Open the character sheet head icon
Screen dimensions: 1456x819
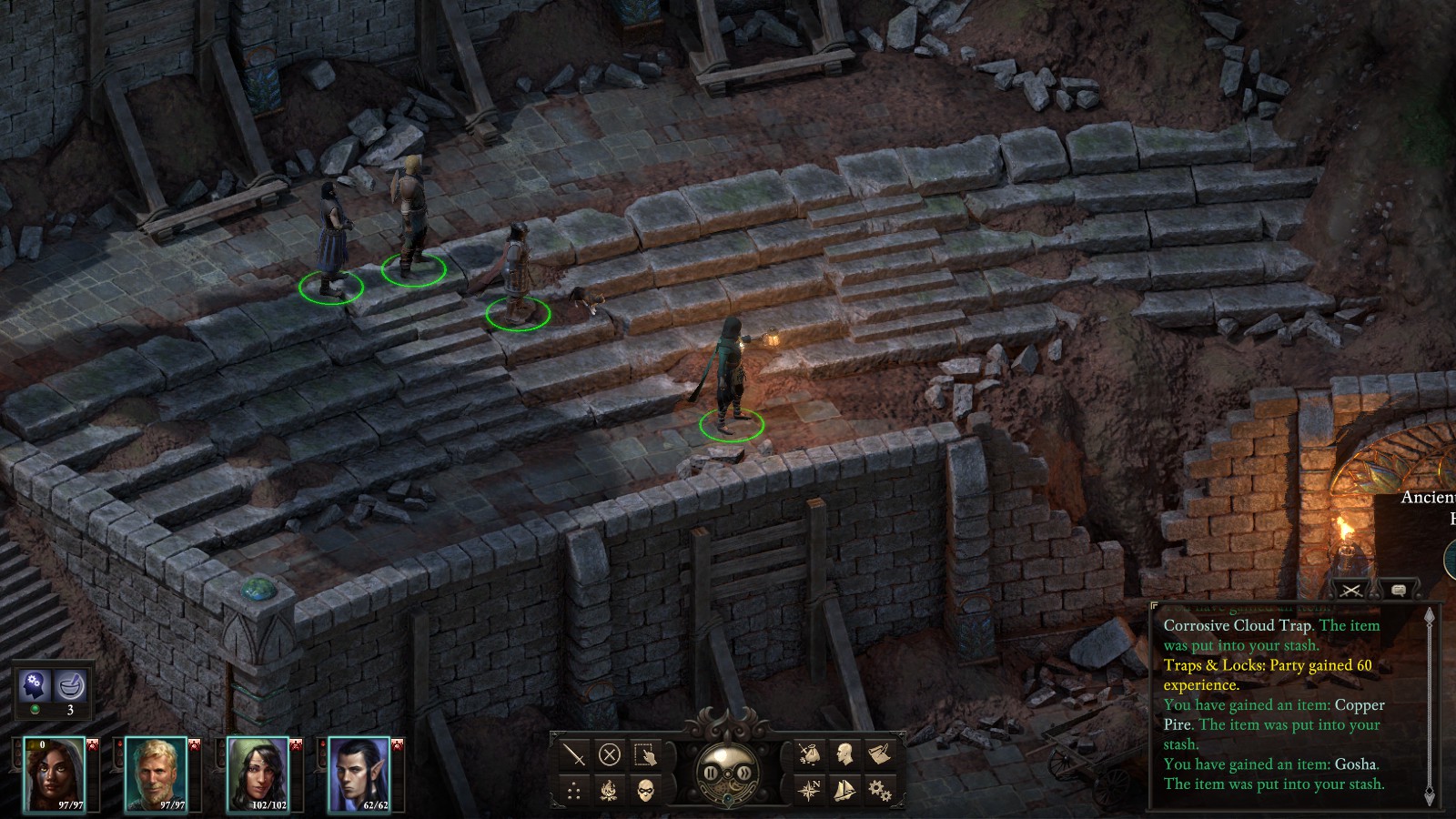[x=844, y=754]
